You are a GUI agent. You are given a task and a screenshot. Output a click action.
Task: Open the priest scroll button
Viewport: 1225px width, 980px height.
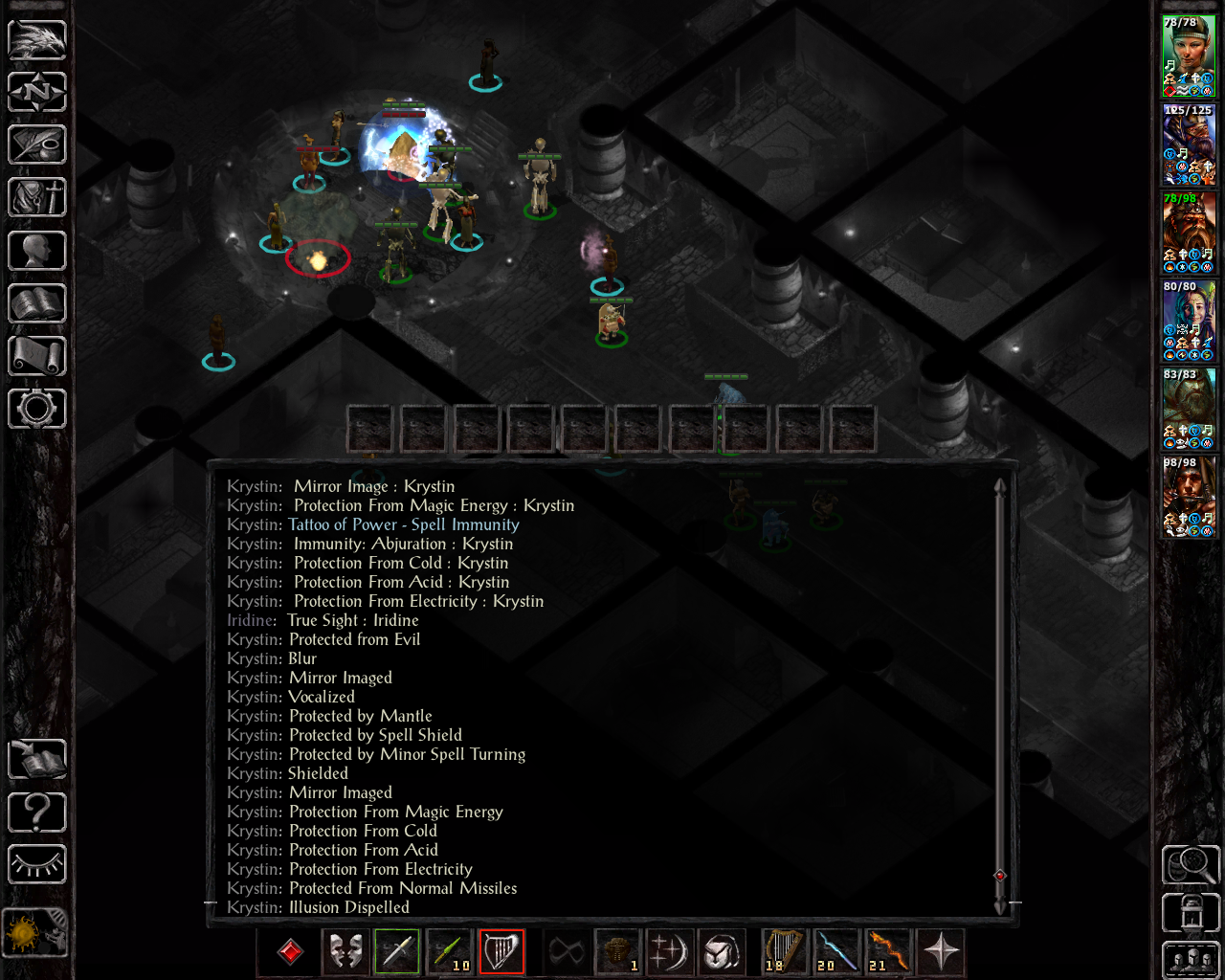click(x=37, y=356)
